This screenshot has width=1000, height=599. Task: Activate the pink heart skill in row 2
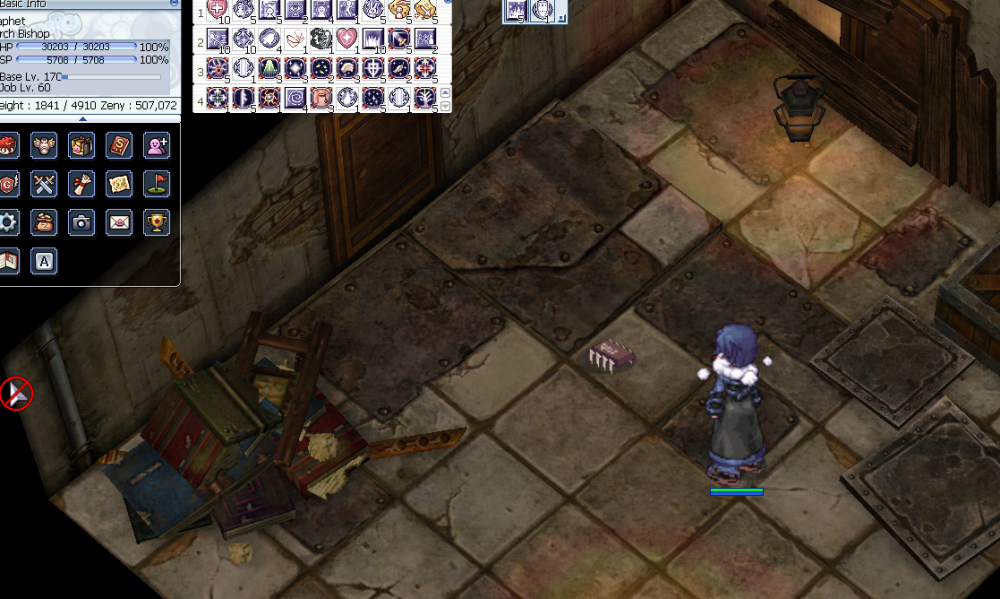point(346,40)
